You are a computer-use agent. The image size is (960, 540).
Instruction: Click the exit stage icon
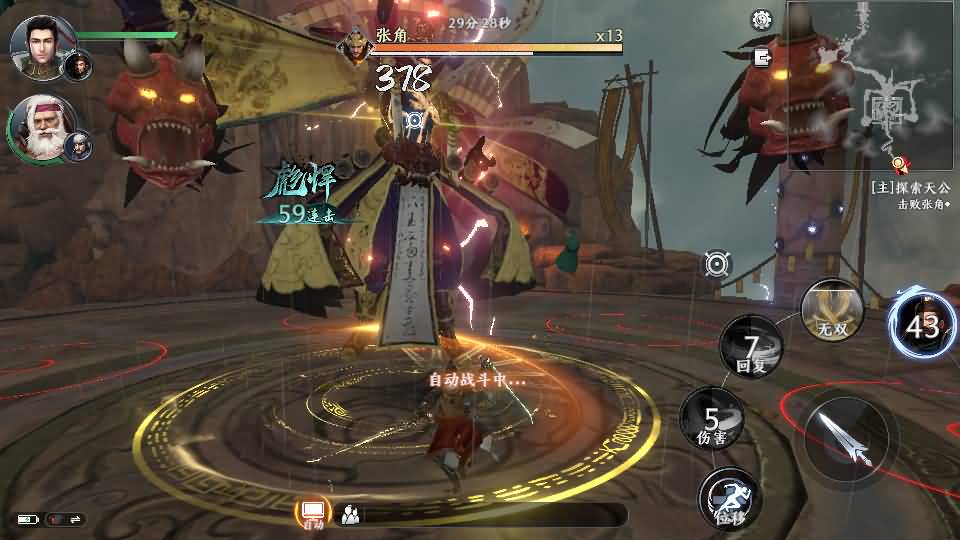764,57
